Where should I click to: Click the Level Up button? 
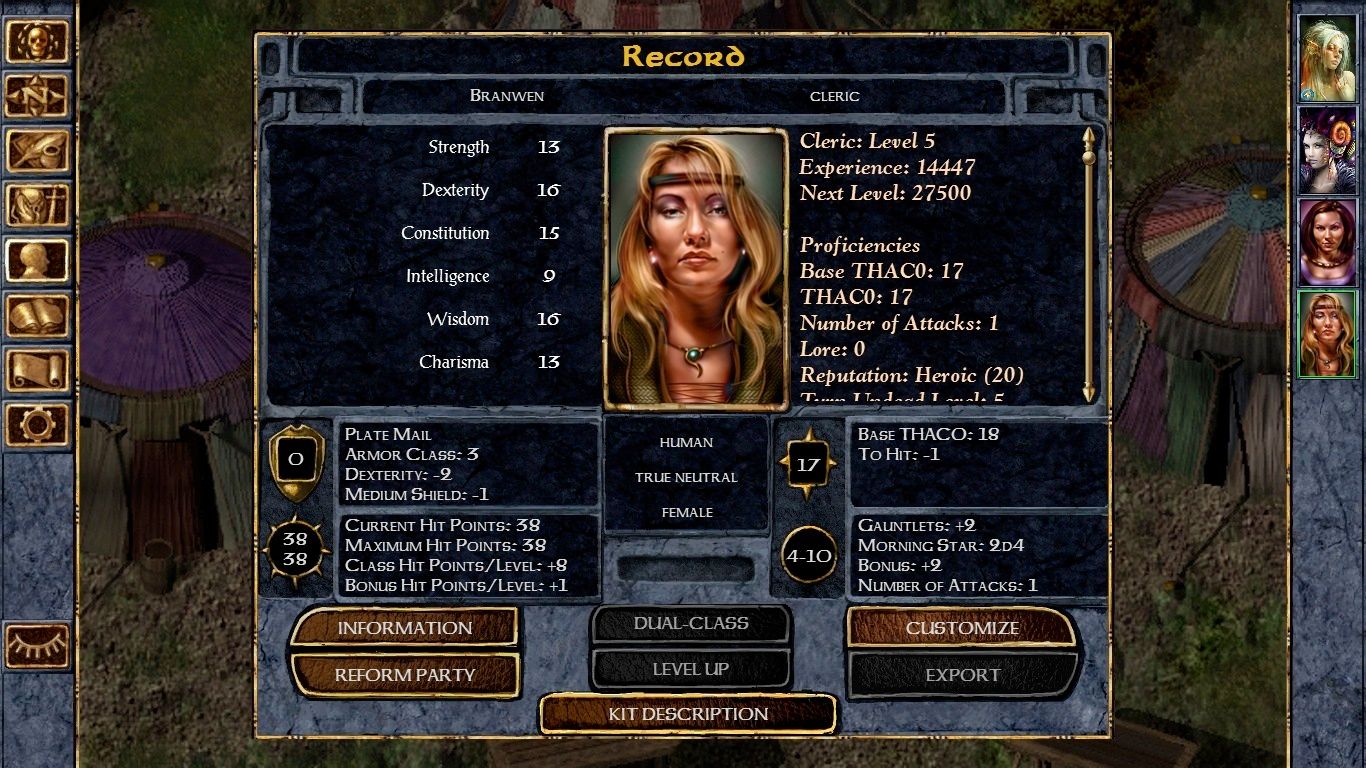(x=690, y=669)
